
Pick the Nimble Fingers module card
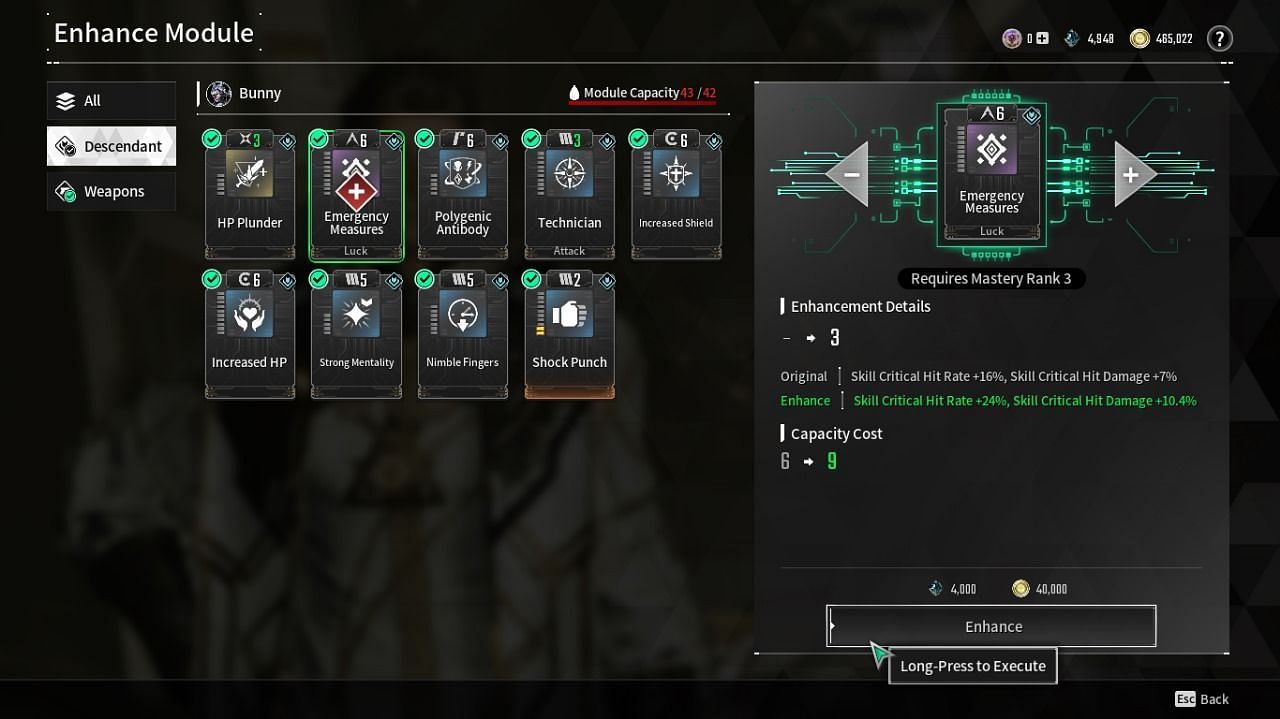(x=463, y=334)
